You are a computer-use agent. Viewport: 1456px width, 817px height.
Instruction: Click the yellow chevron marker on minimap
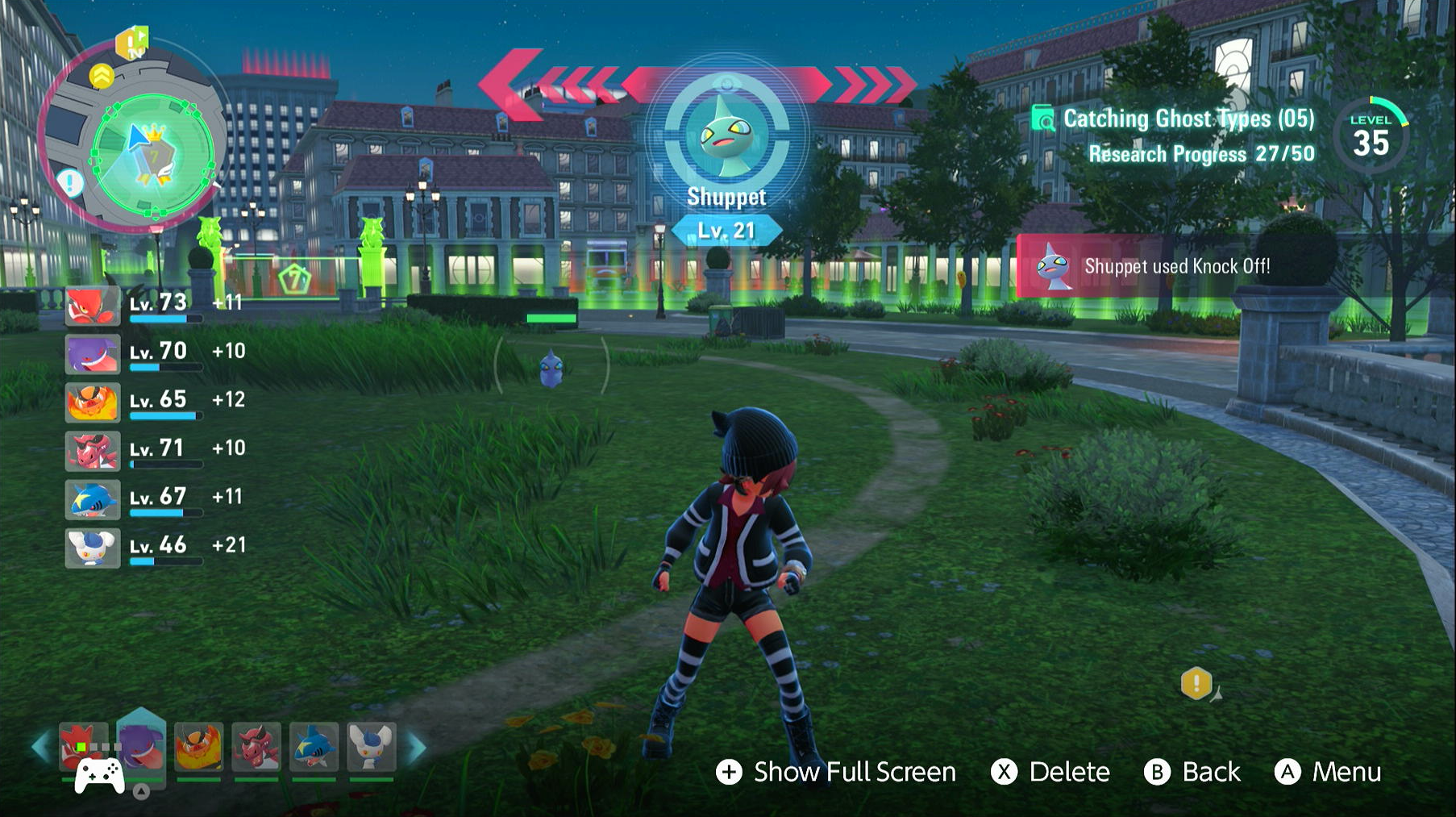pyautogui.click(x=102, y=77)
